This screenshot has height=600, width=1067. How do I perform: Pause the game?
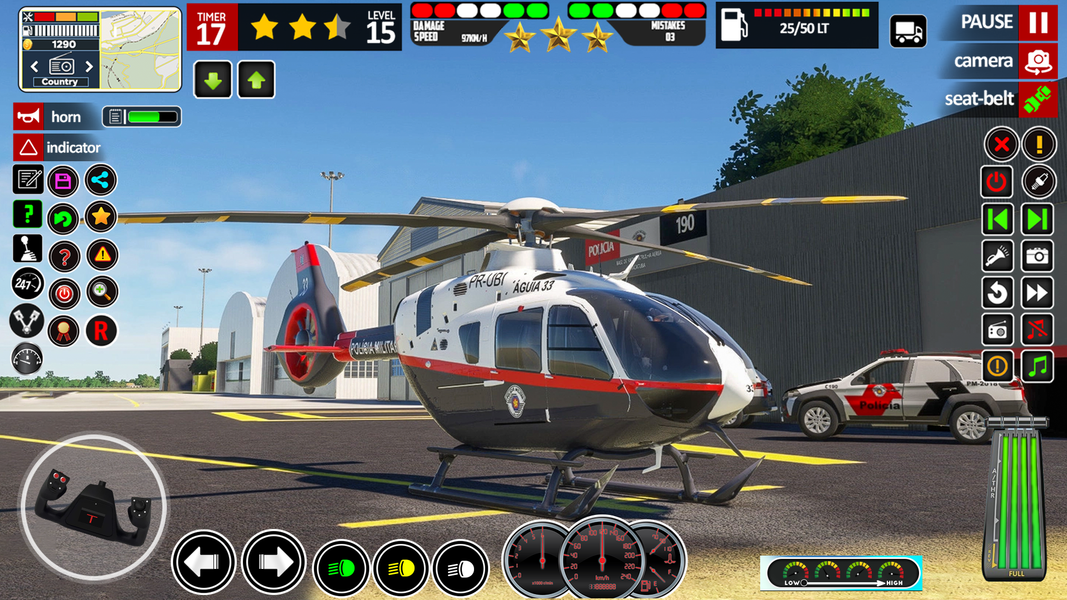1038,22
